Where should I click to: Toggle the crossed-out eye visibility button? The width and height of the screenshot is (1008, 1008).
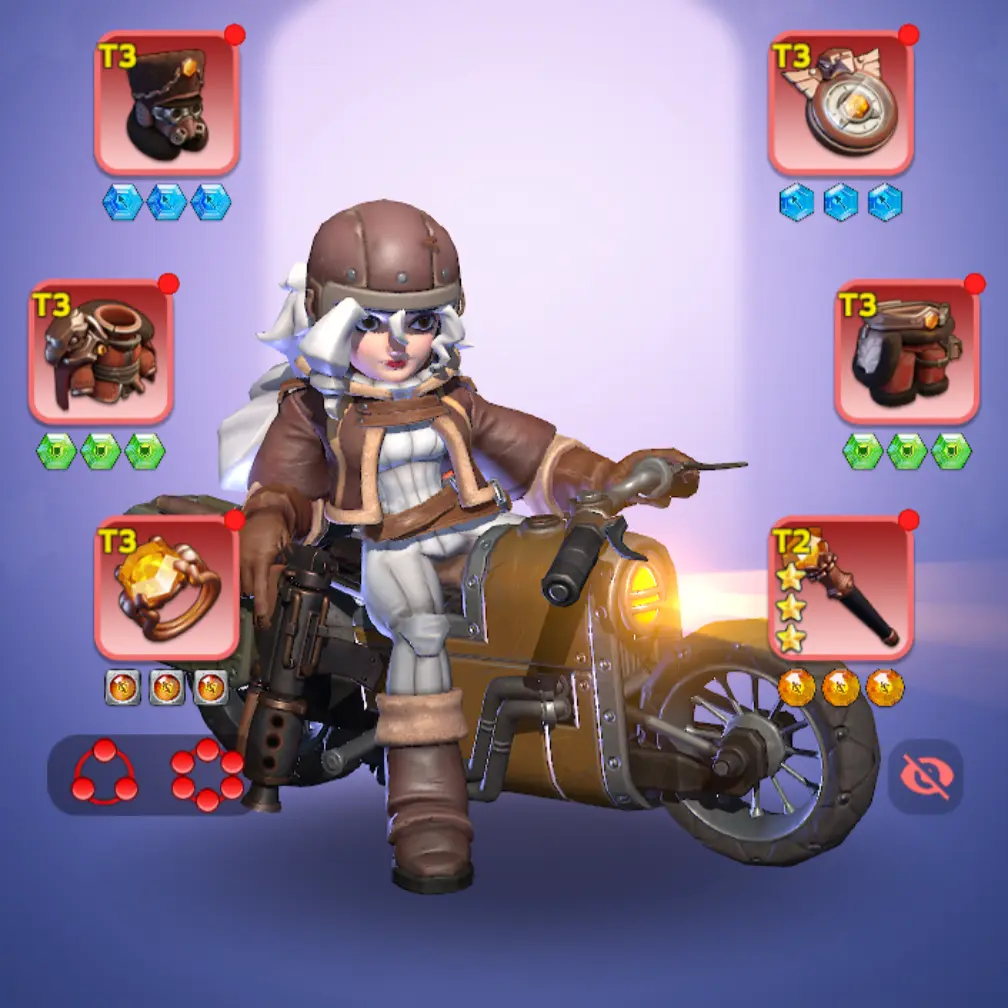(x=926, y=776)
